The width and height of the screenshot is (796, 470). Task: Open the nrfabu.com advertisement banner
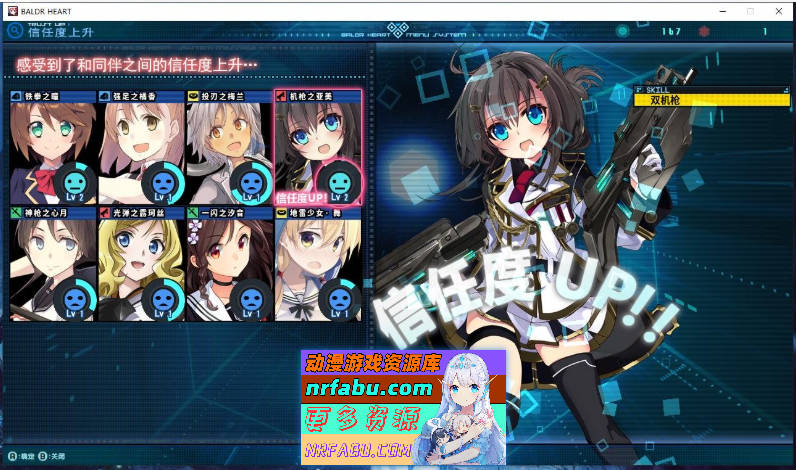coord(403,407)
